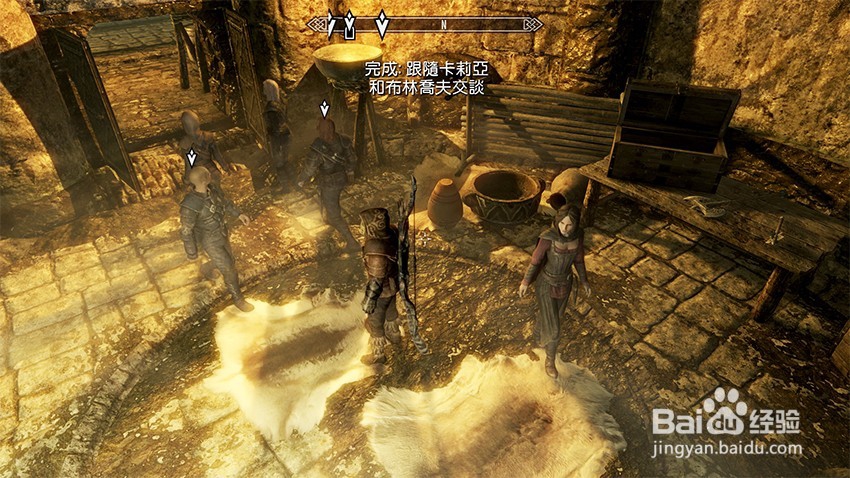Select the quest arrow above the red-hooded character
This screenshot has width=850, height=478.
pos(324,108)
